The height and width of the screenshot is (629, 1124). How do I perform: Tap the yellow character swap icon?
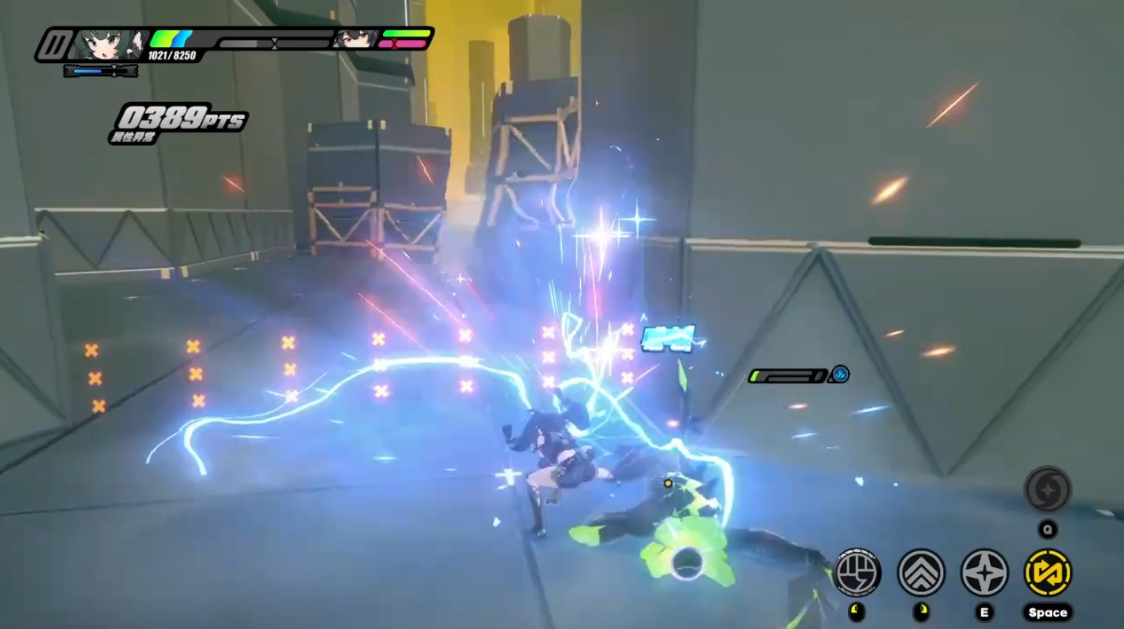click(1047, 572)
